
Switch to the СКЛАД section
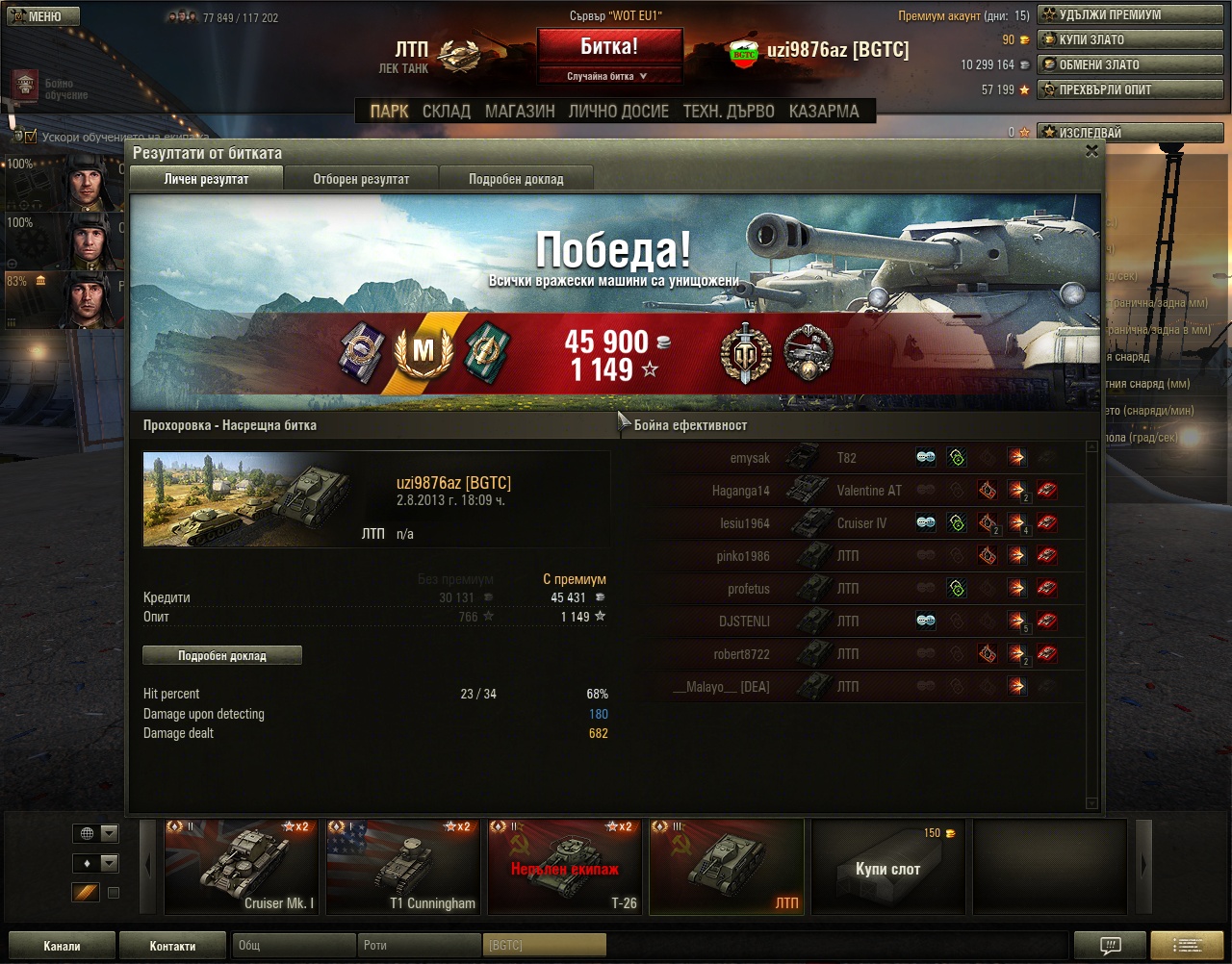(x=447, y=112)
